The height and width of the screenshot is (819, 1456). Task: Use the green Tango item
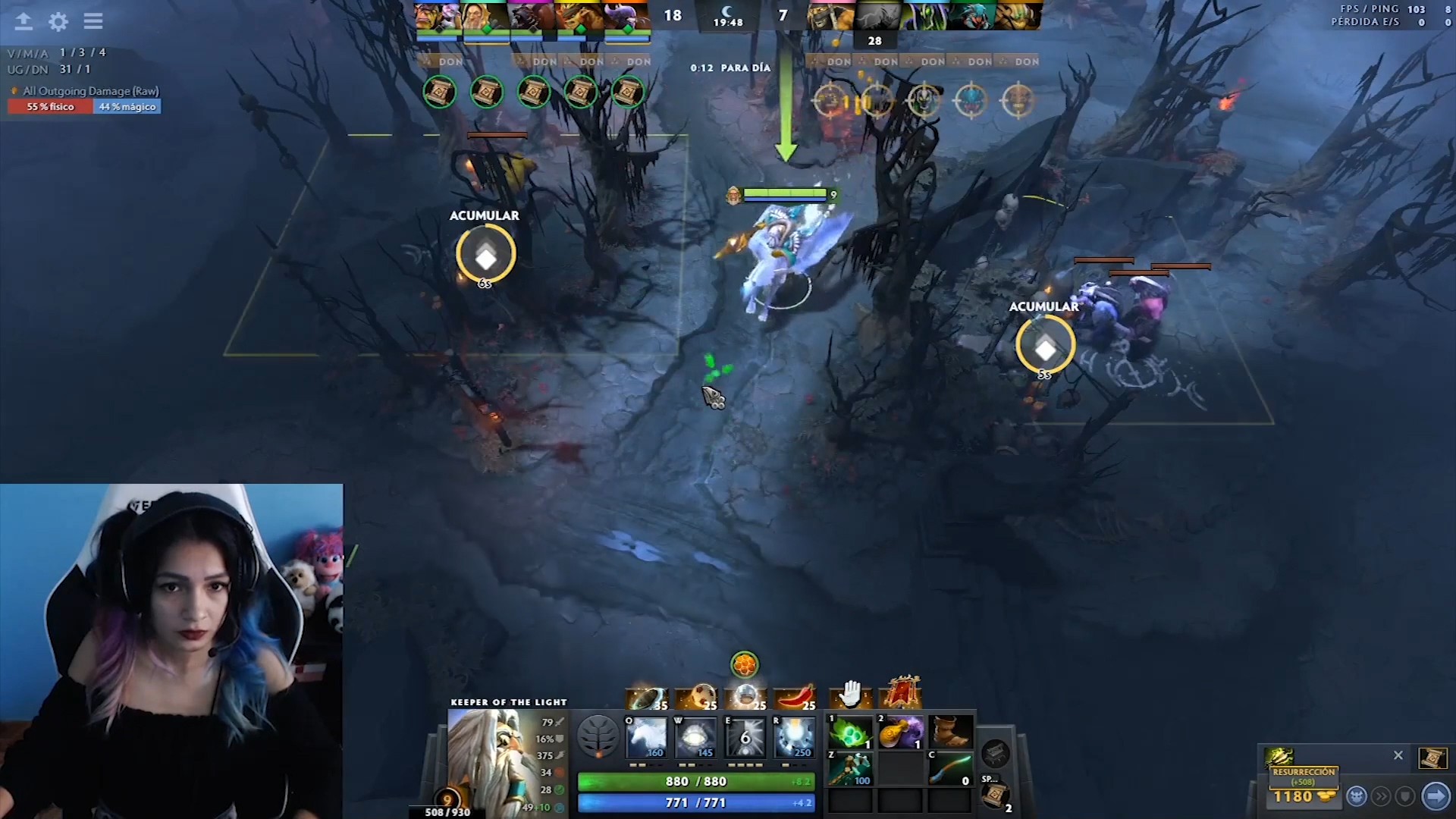[850, 733]
